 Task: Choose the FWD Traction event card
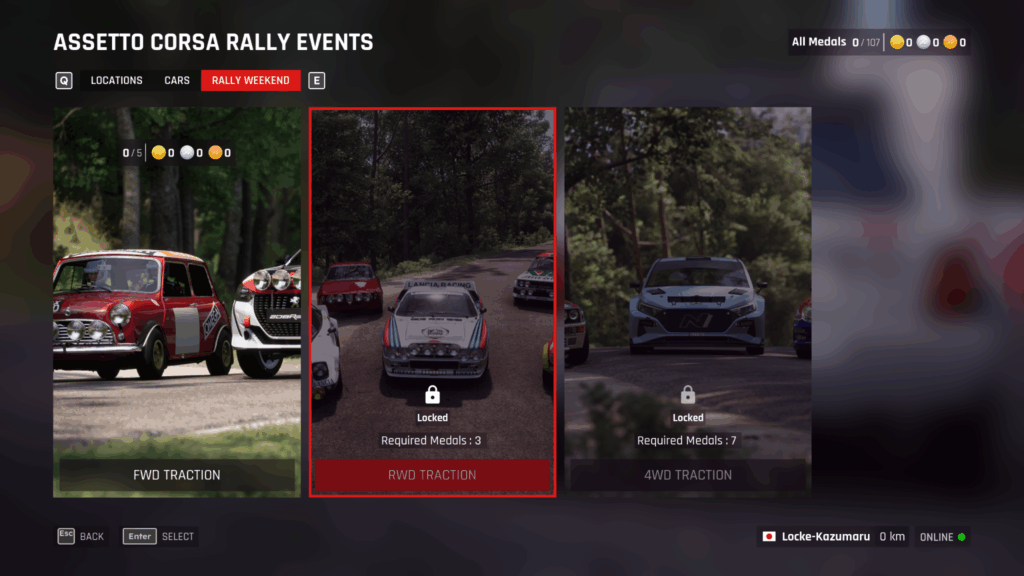177,302
